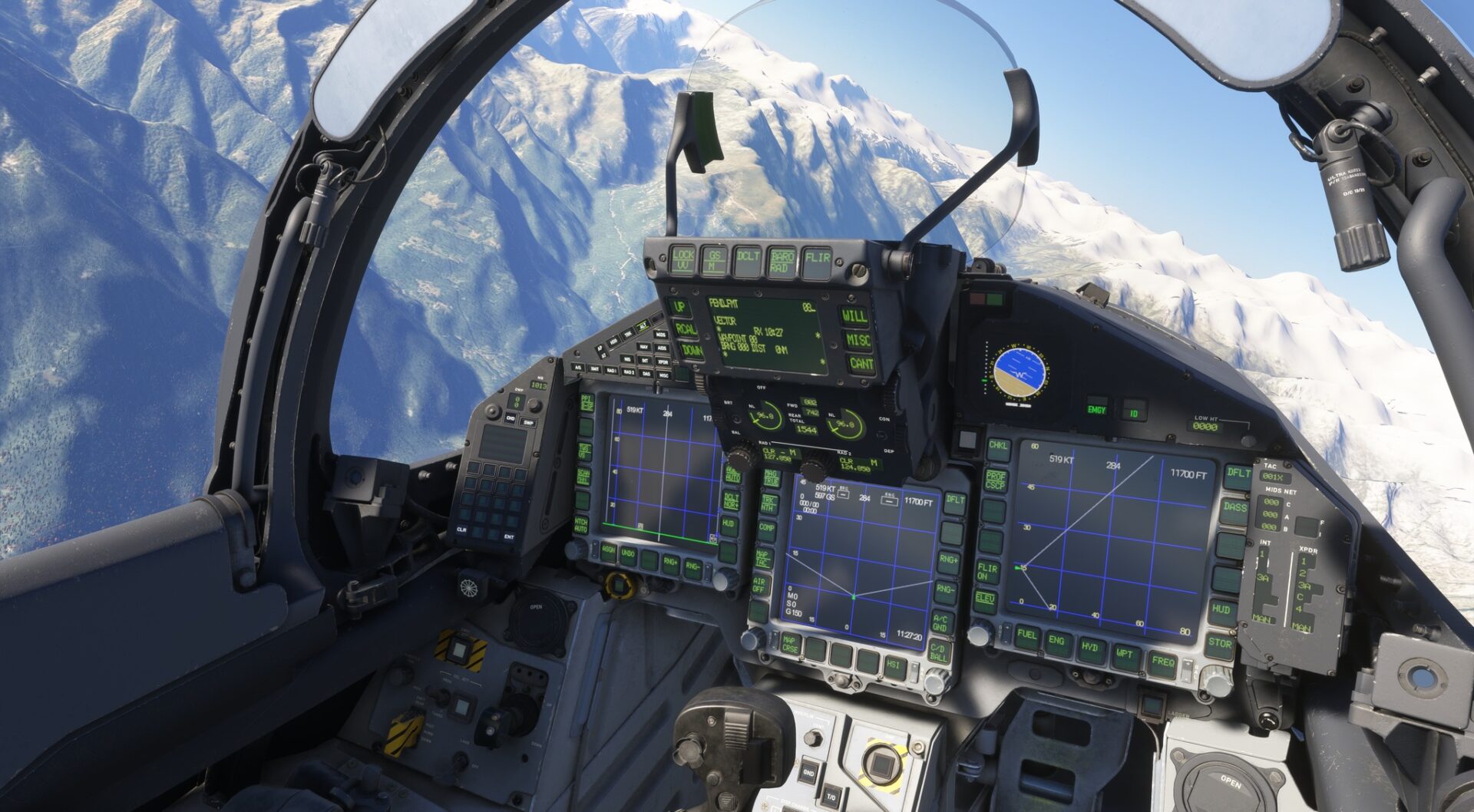Screen dimensions: 1474x812
Task: Select the HSI display format
Action: click(894, 666)
